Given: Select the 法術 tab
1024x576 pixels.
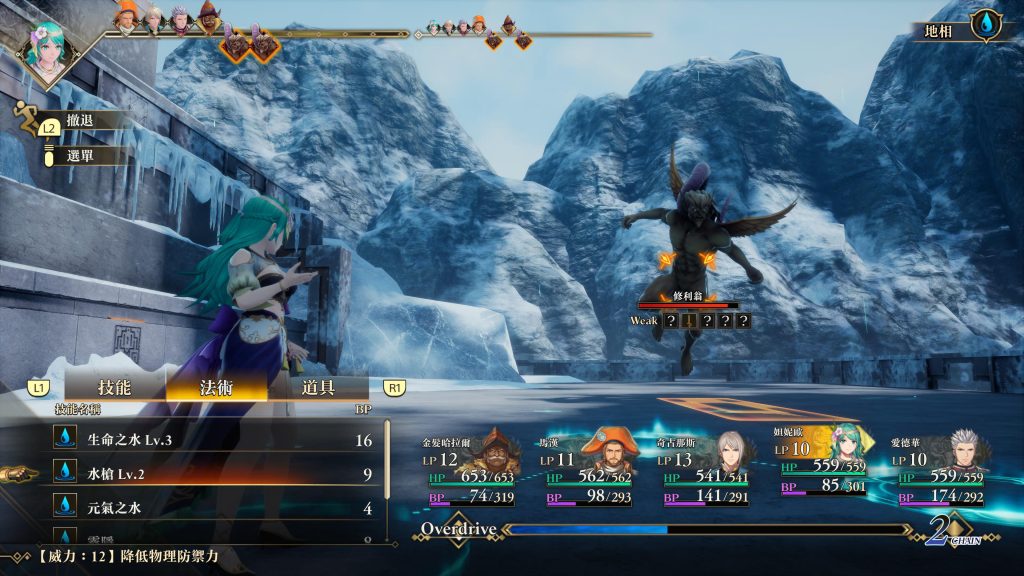Looking at the screenshot, I should tap(216, 387).
